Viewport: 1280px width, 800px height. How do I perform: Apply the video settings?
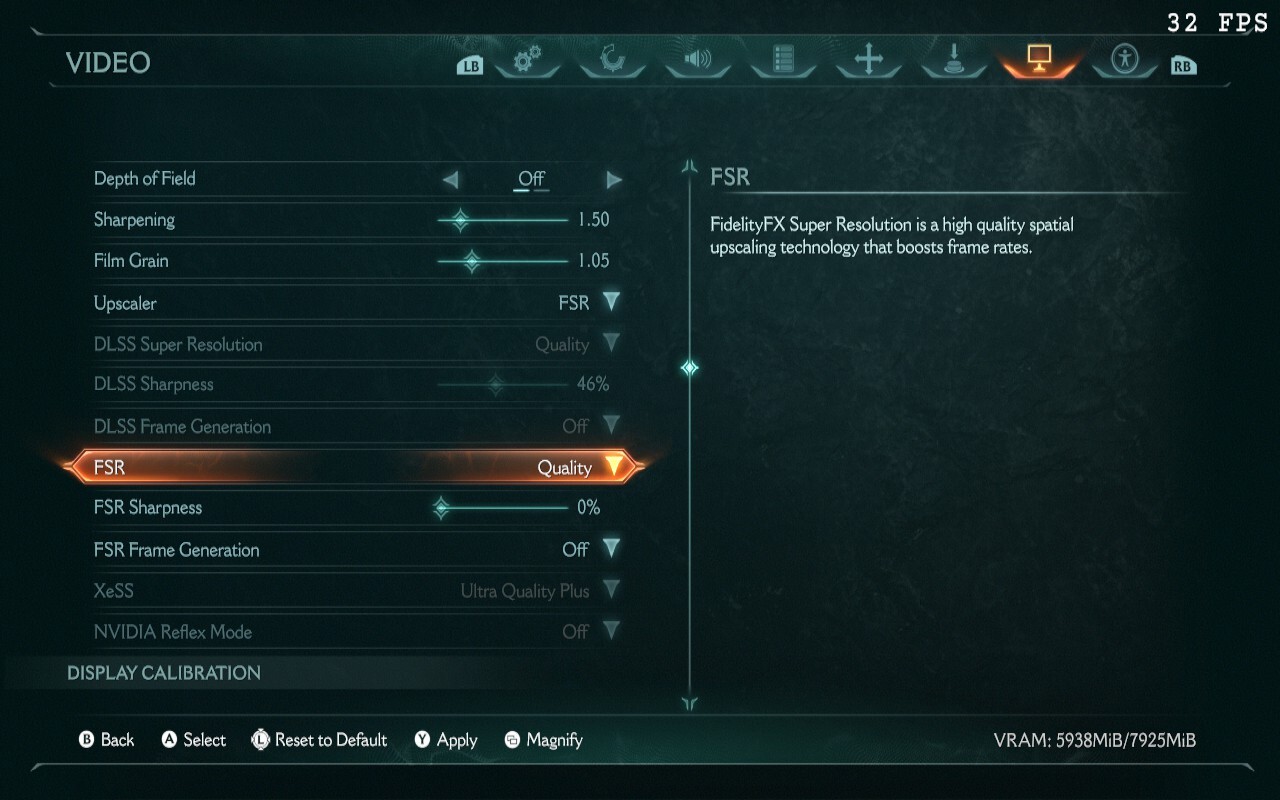click(x=446, y=740)
